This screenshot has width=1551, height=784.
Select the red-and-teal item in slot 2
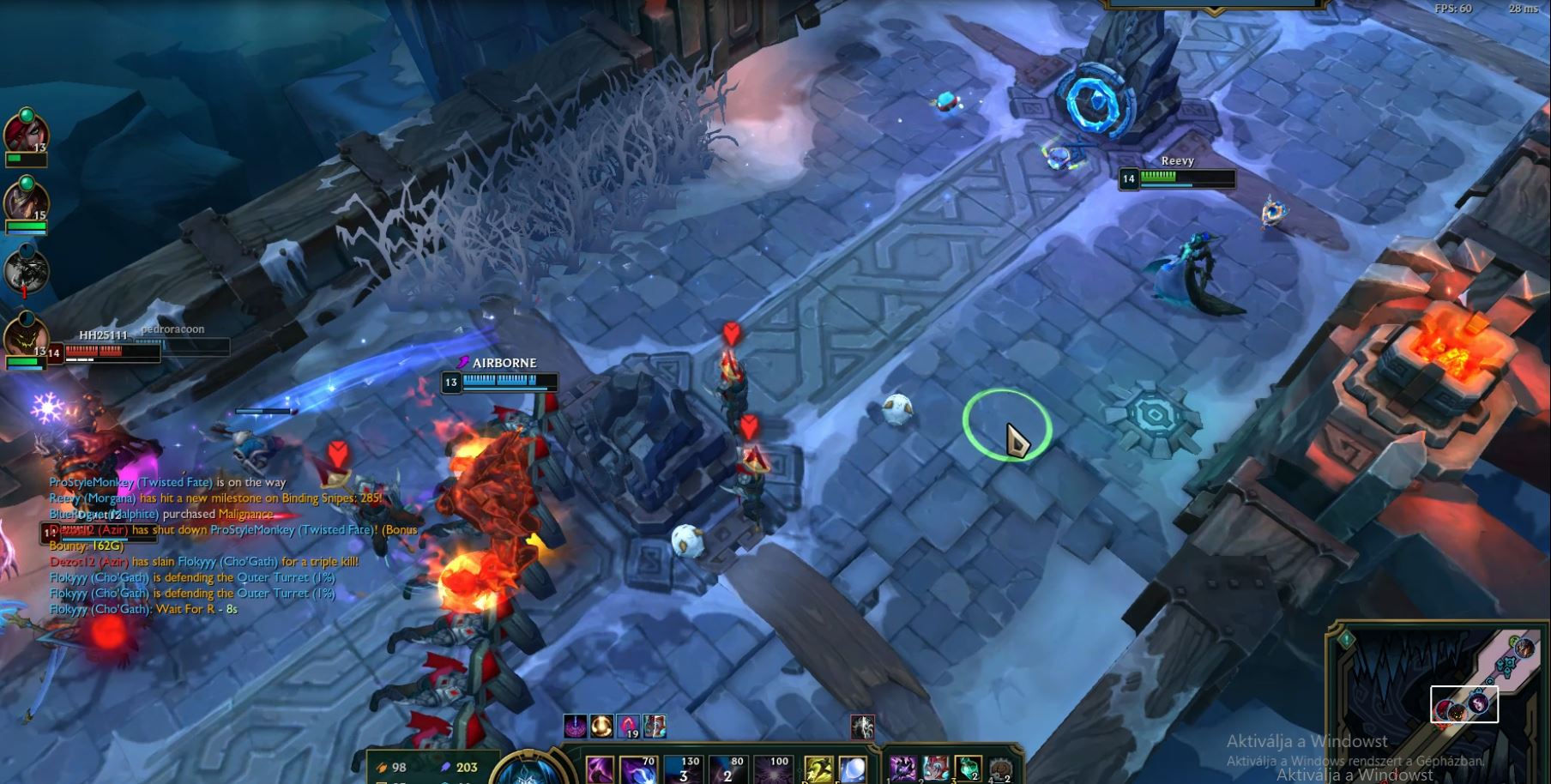(935, 769)
